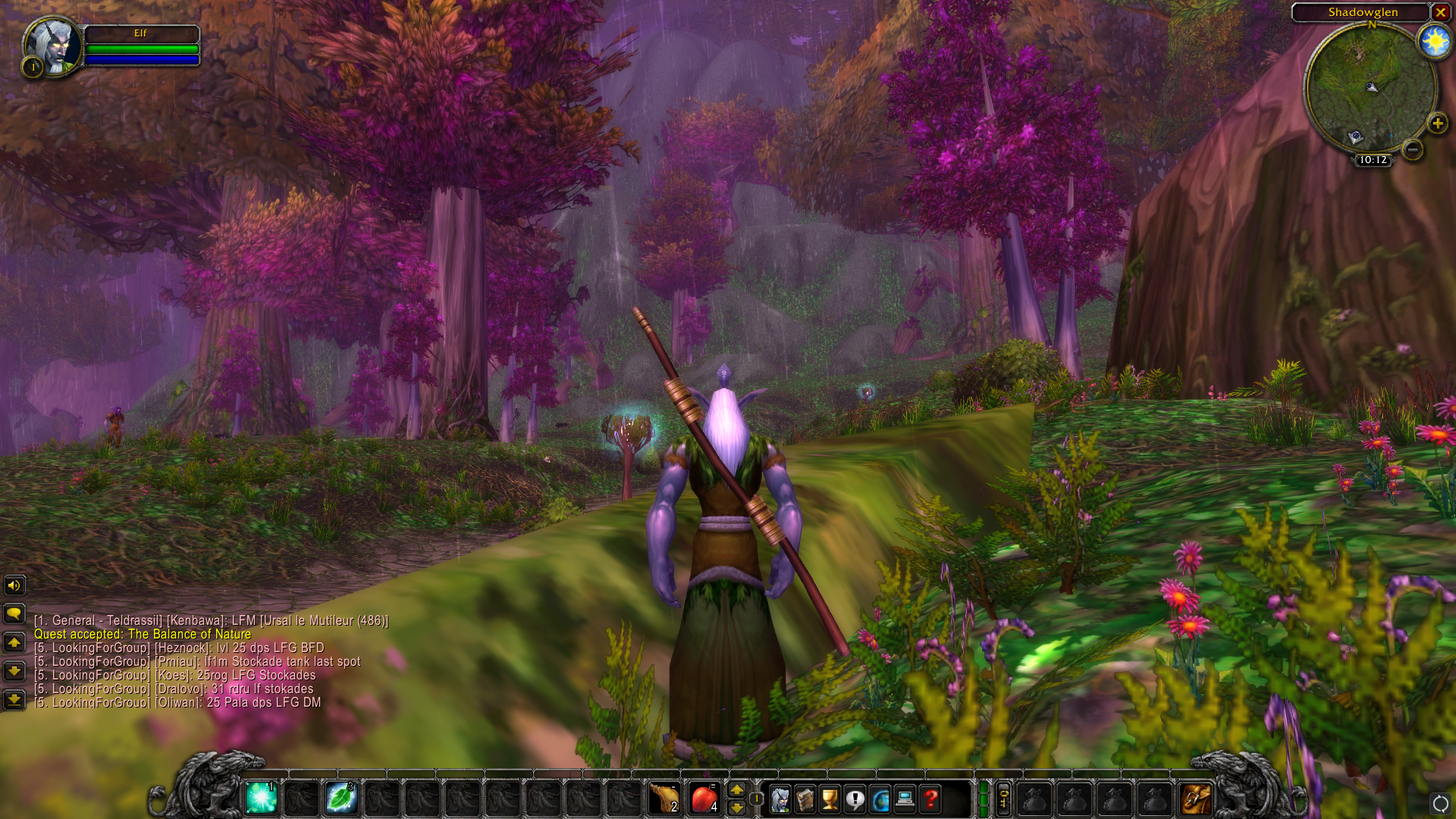Use the waterskin drink item
Viewport: 1456px width, 819px height.
[664, 799]
